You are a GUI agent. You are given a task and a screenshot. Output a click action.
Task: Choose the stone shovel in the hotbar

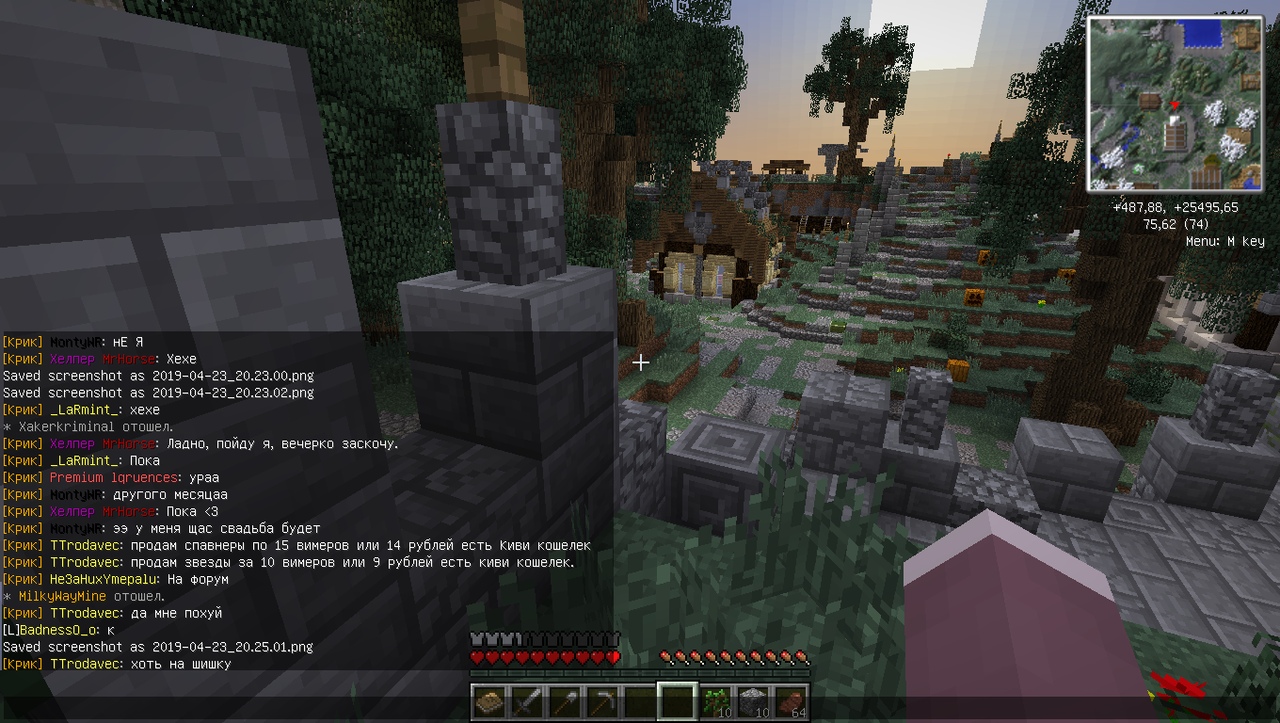(565, 702)
